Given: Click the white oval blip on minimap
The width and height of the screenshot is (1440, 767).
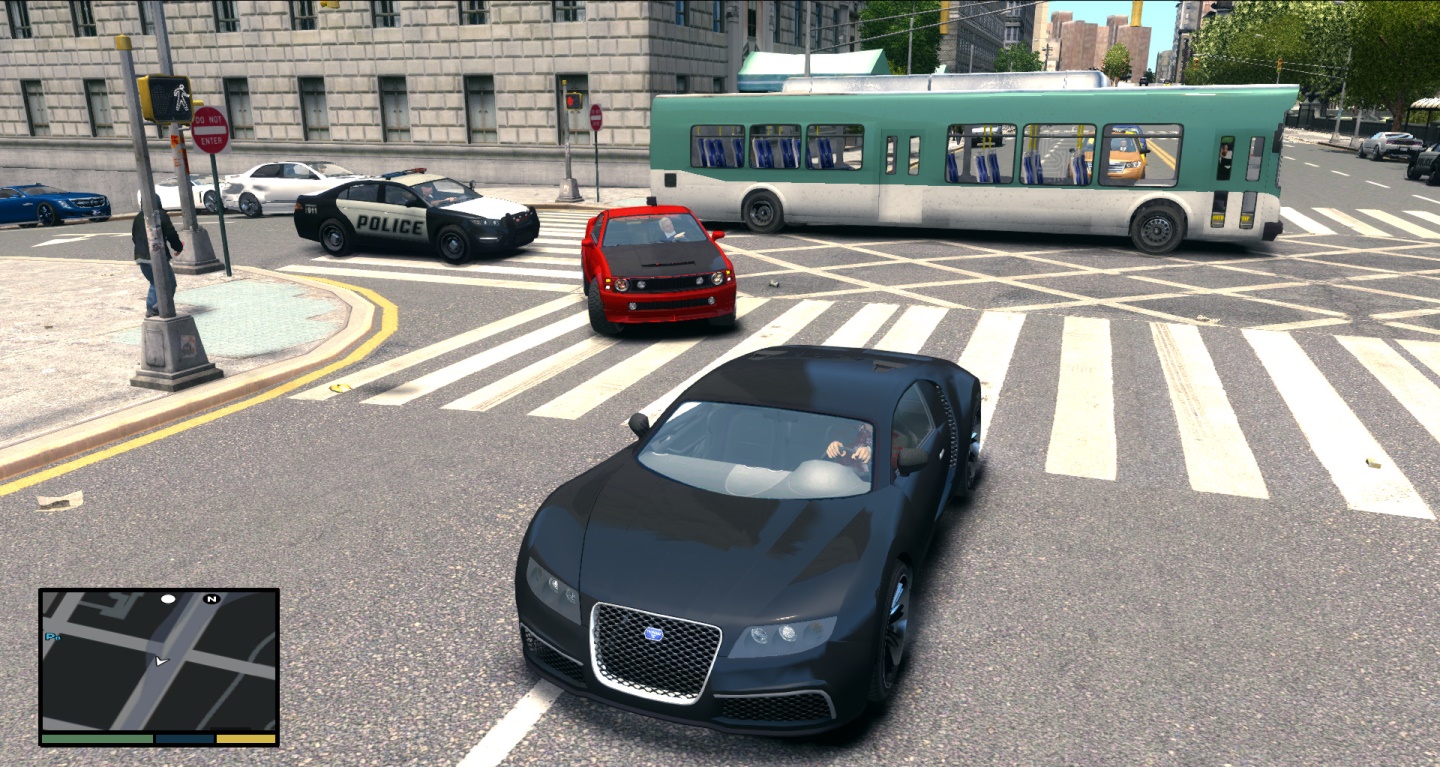Looking at the screenshot, I should click(x=168, y=599).
